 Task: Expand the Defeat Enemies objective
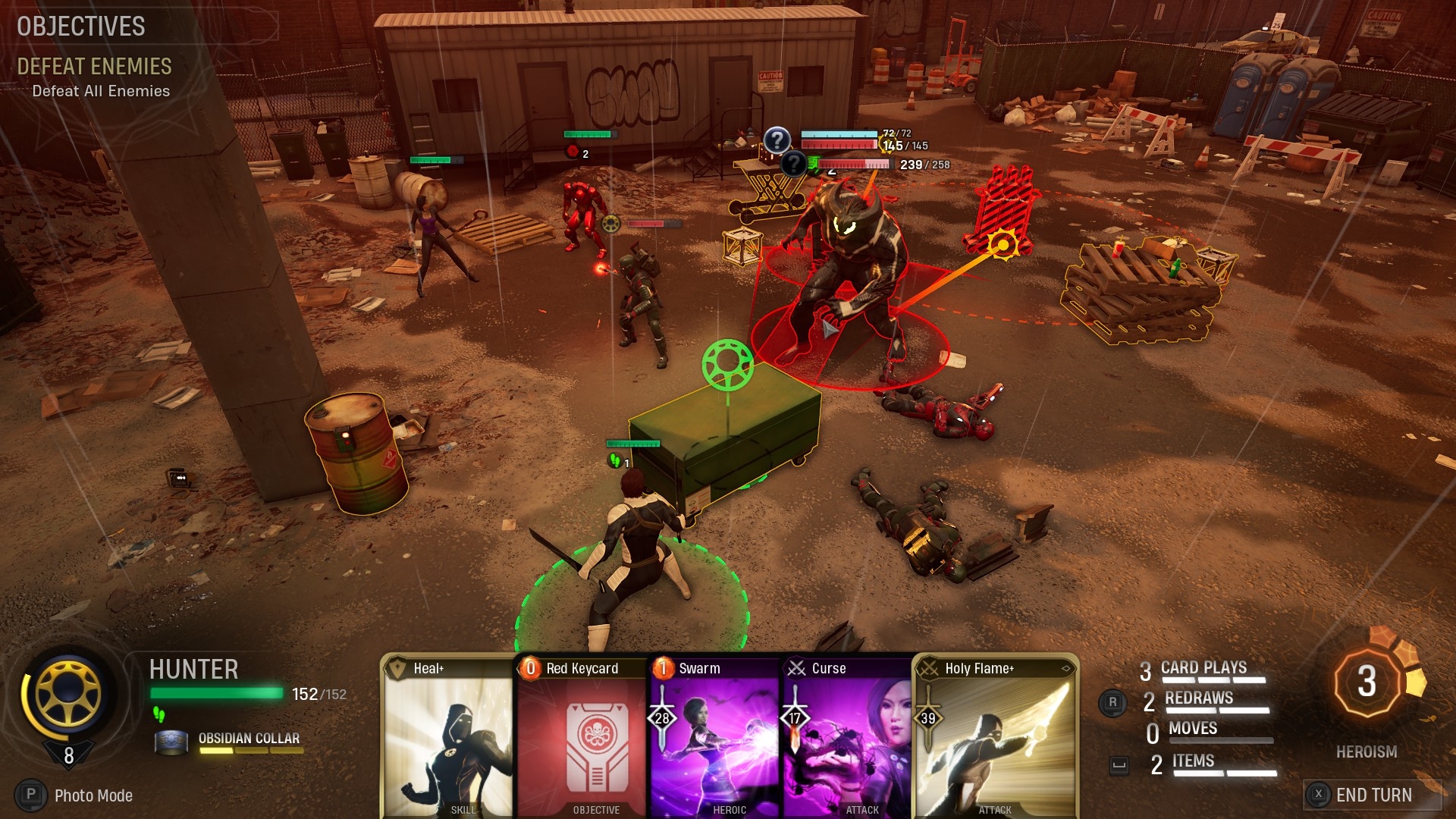94,67
